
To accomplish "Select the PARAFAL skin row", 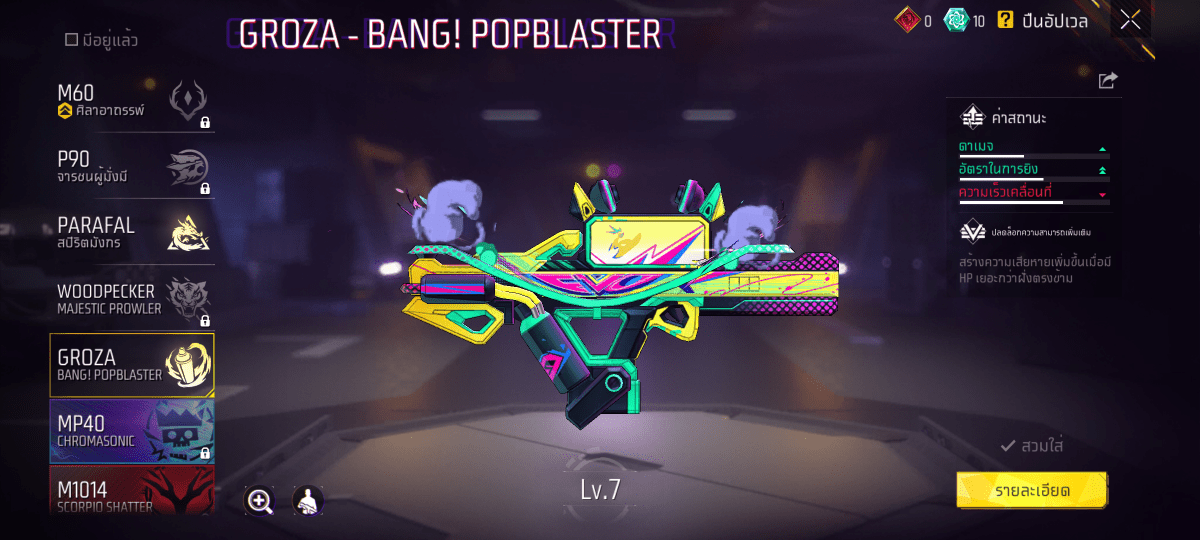I will click(x=132, y=234).
